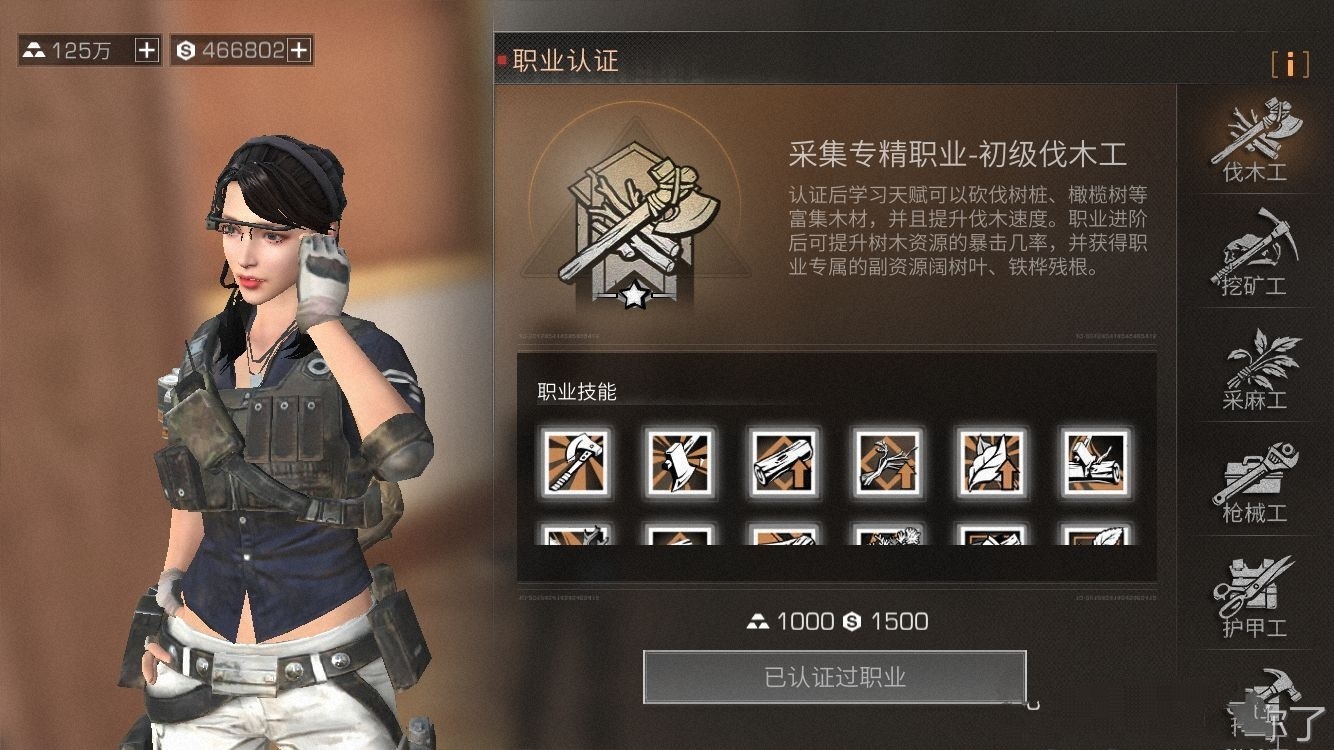Open the 采麻工 profession tab
This screenshot has height=750, width=1334.
point(1254,367)
